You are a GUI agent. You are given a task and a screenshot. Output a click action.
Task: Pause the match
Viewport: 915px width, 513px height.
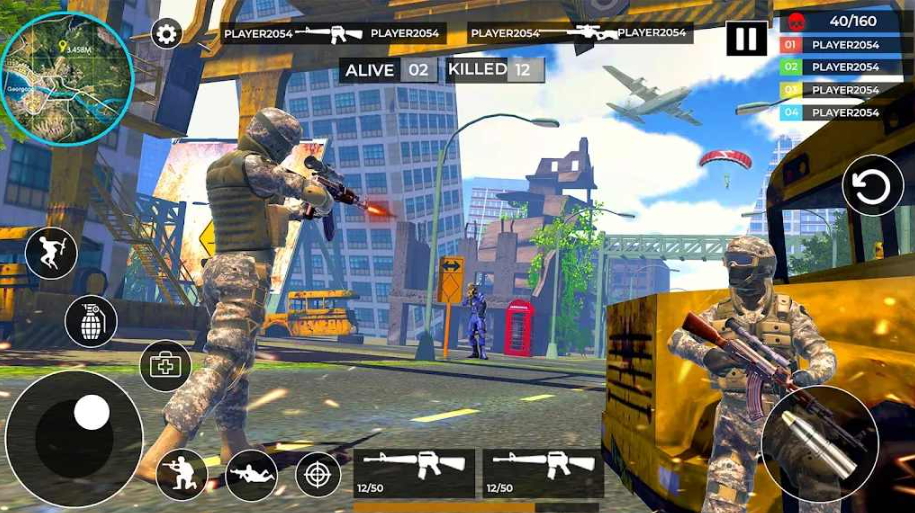746,39
